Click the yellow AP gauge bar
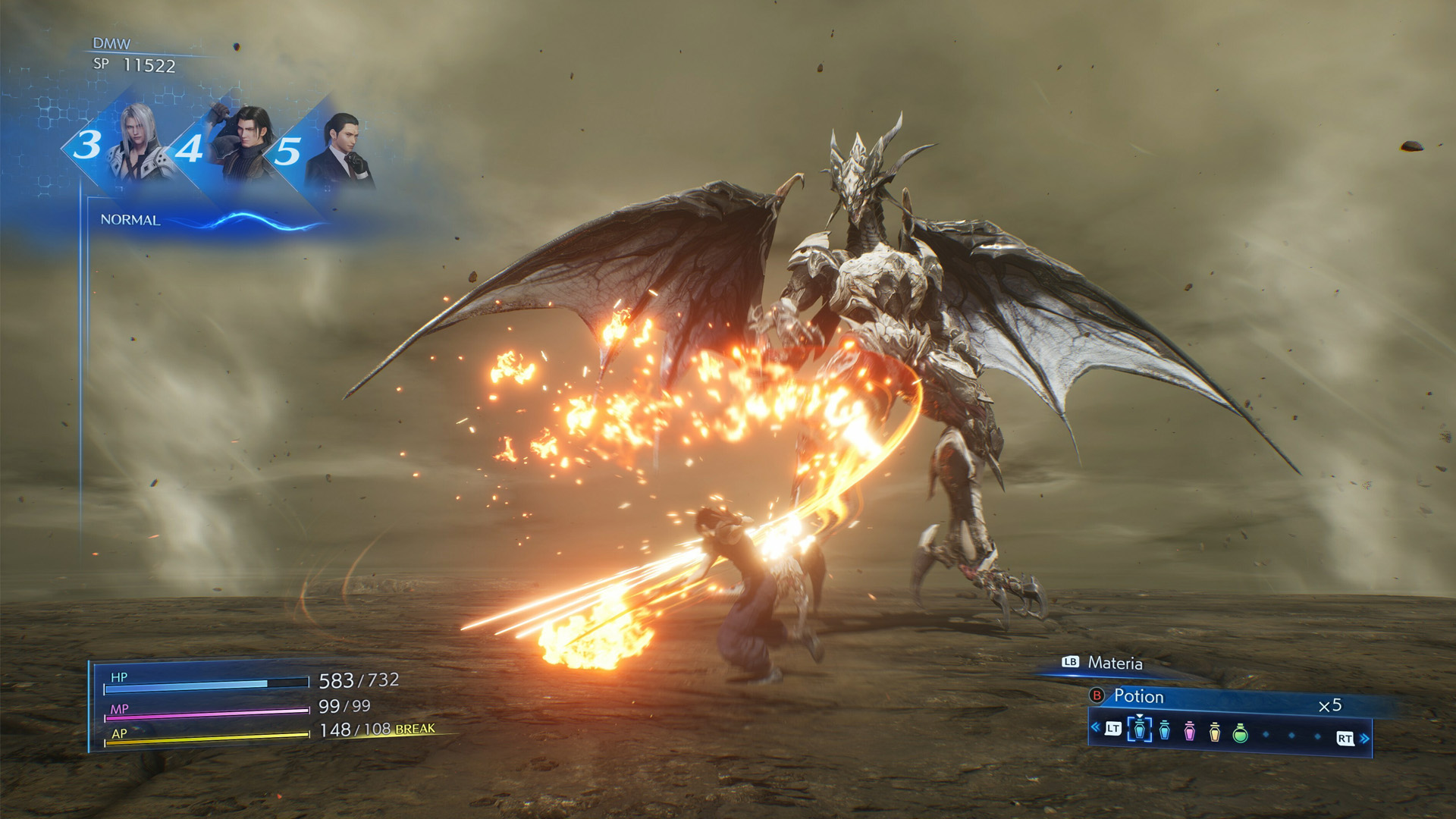 [205, 739]
